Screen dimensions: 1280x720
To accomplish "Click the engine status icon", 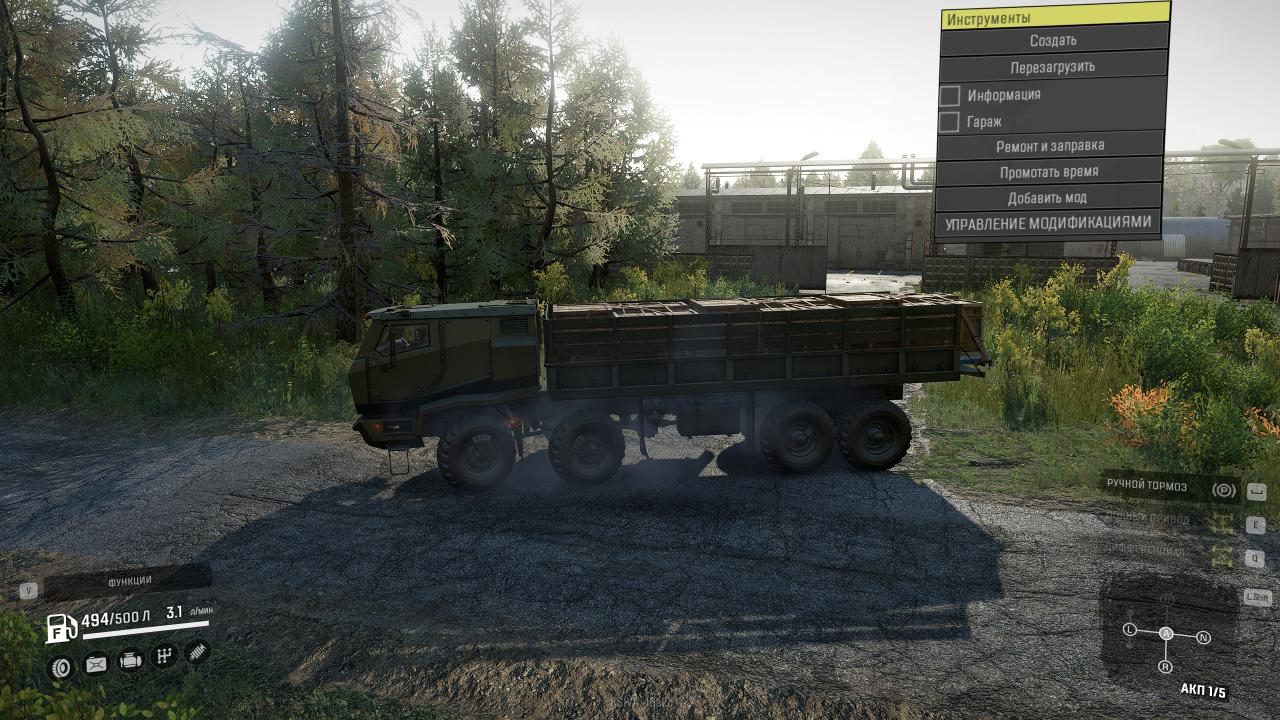I will (130, 660).
